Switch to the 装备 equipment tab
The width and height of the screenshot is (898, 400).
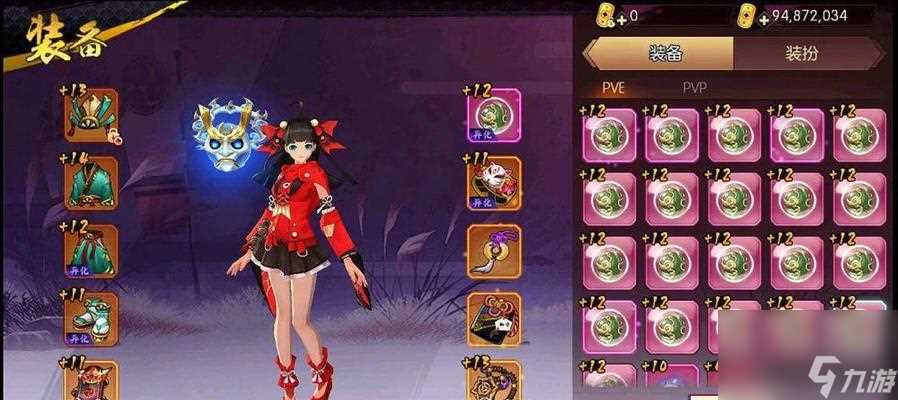tap(658, 53)
